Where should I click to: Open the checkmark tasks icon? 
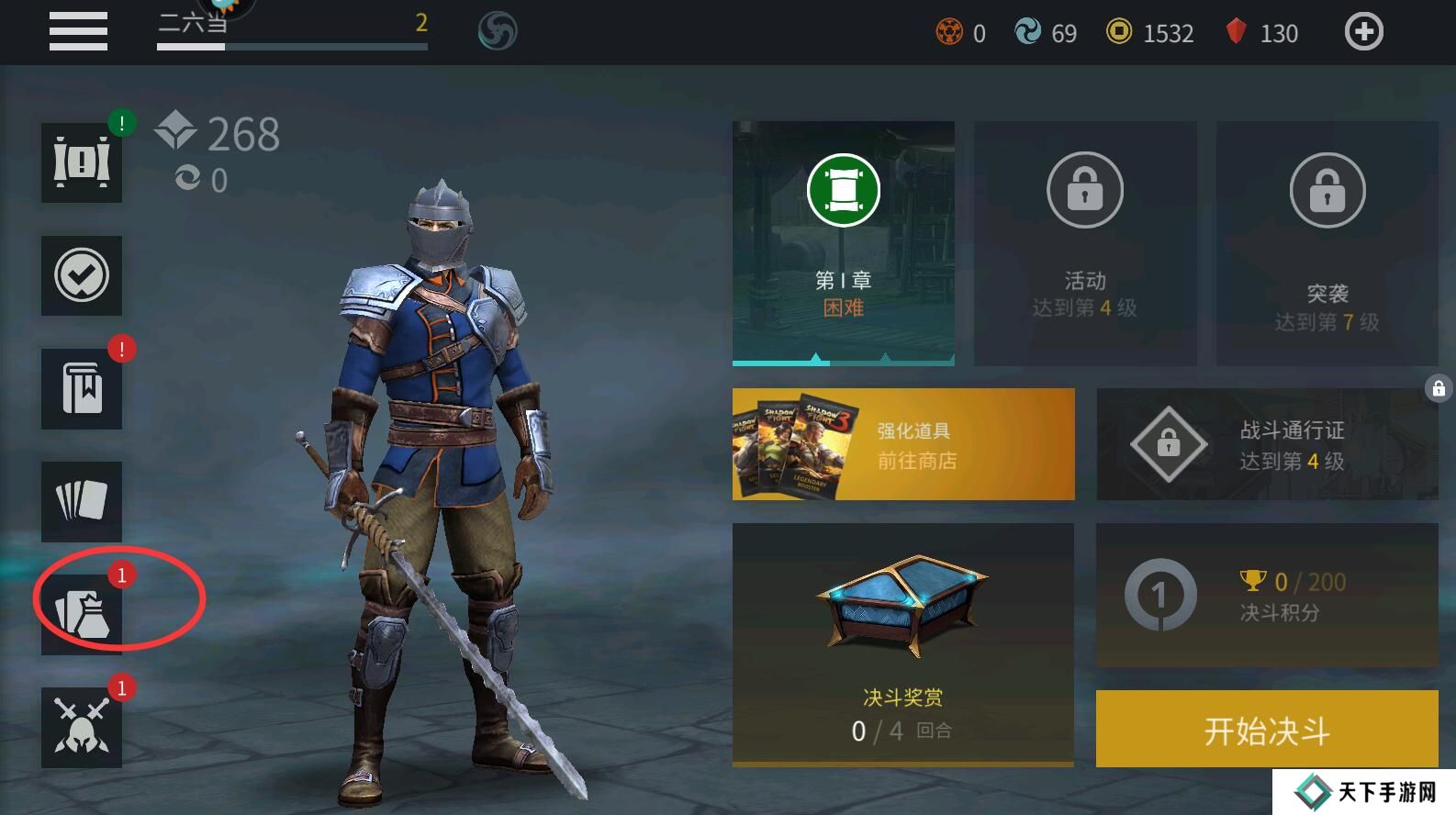(82, 275)
